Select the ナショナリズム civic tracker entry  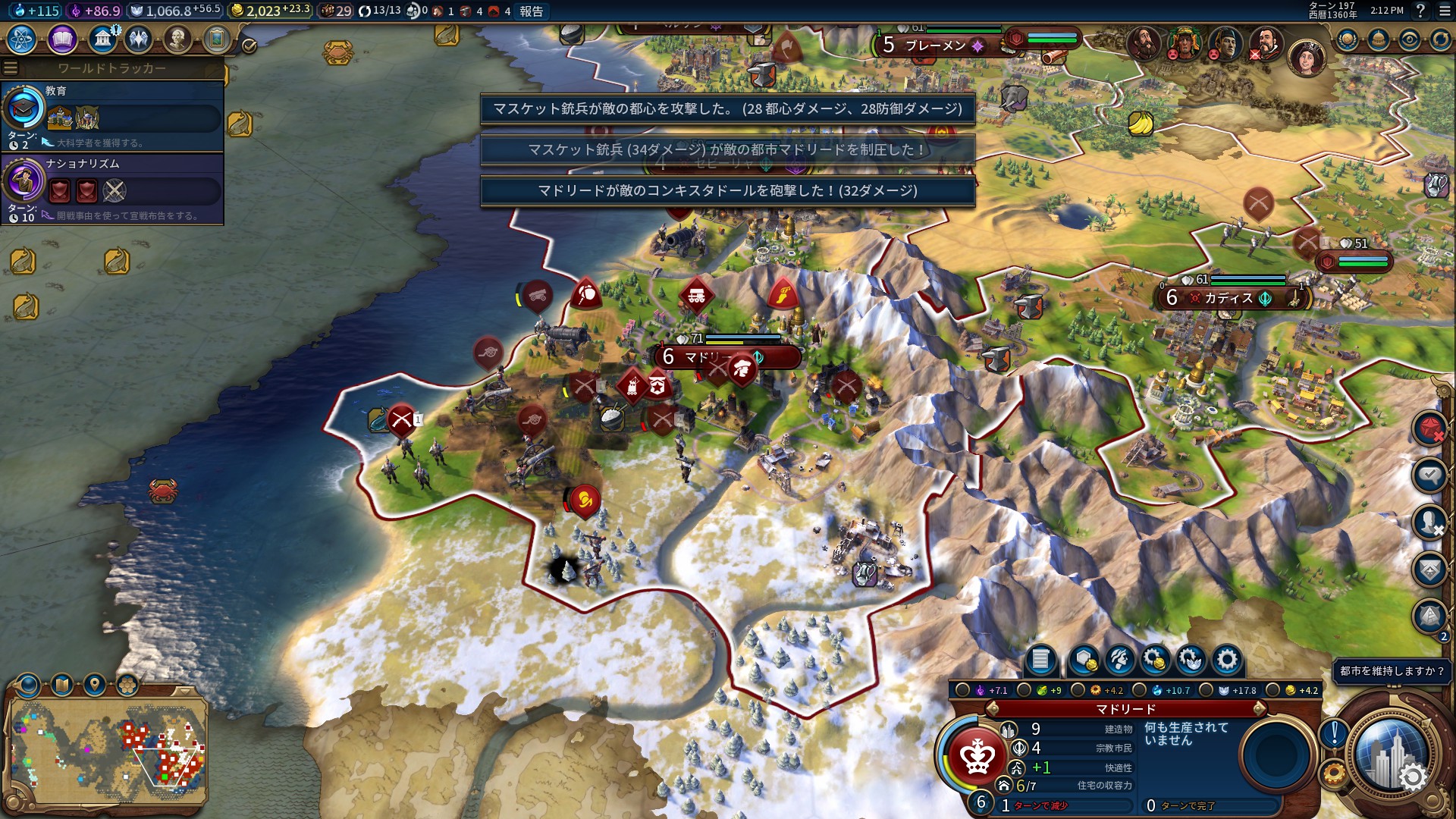[x=112, y=188]
